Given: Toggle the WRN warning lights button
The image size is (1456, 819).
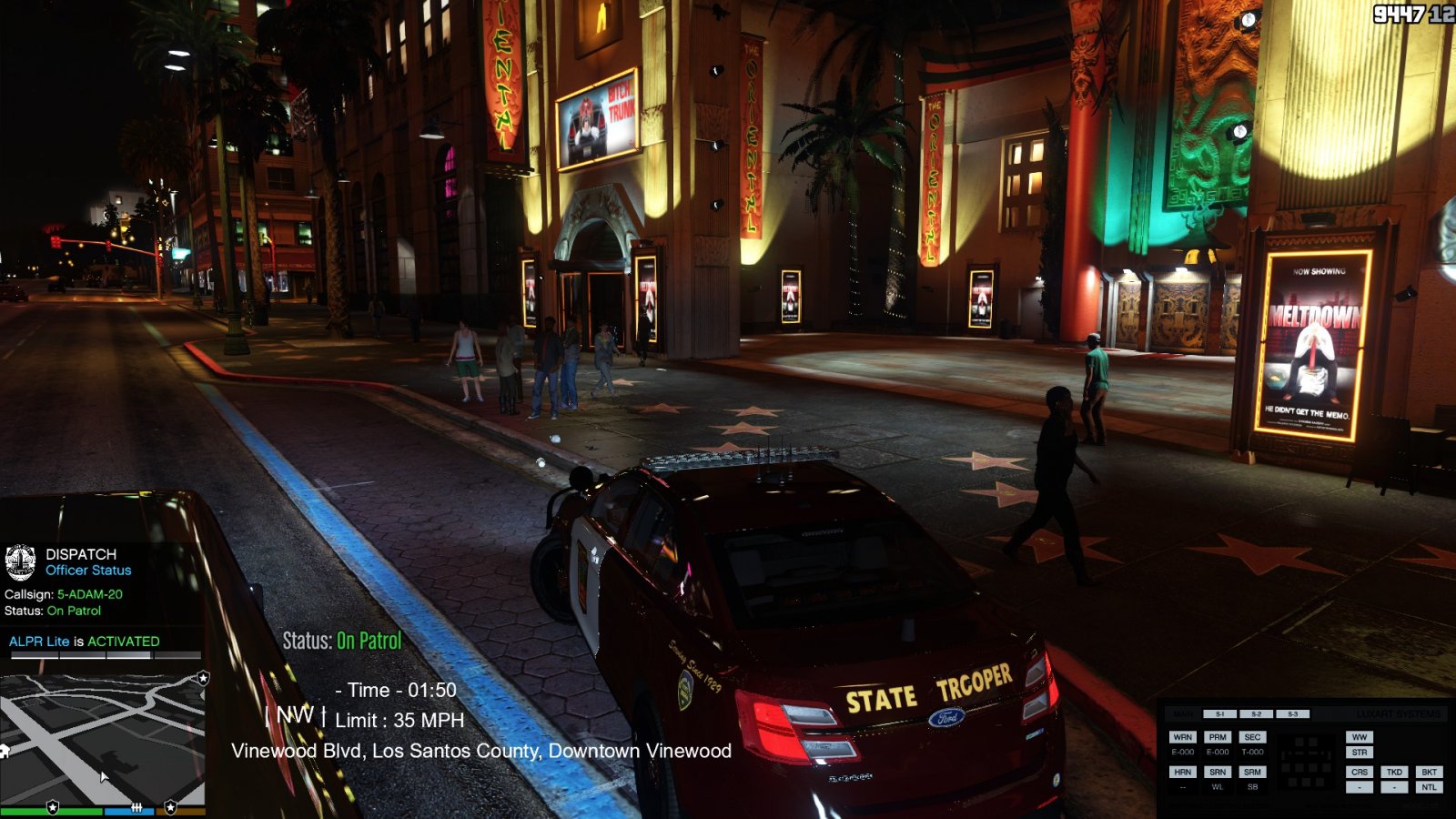Looking at the screenshot, I should pos(1182,737).
